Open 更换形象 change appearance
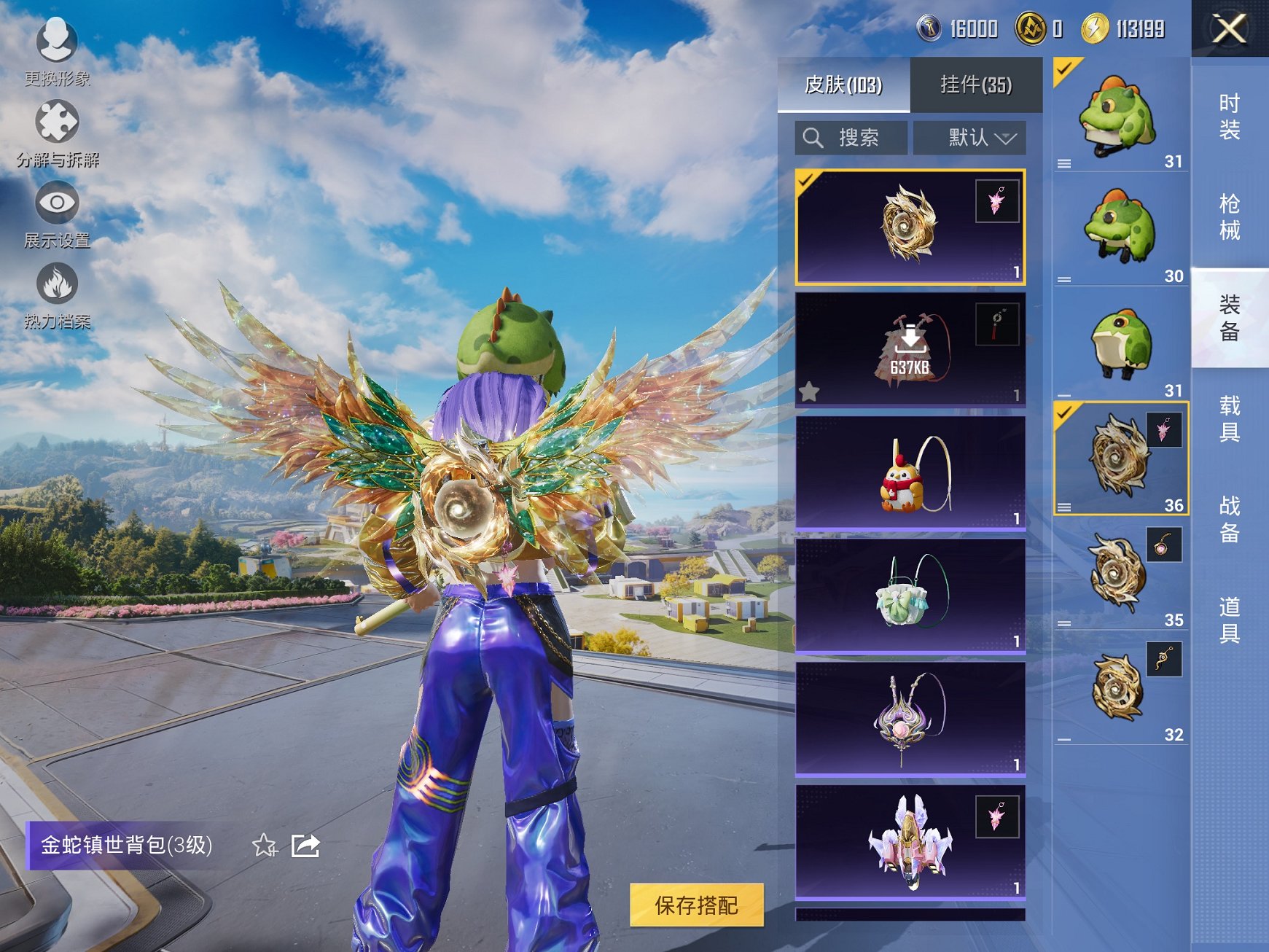The height and width of the screenshot is (952, 1269). [x=57, y=51]
